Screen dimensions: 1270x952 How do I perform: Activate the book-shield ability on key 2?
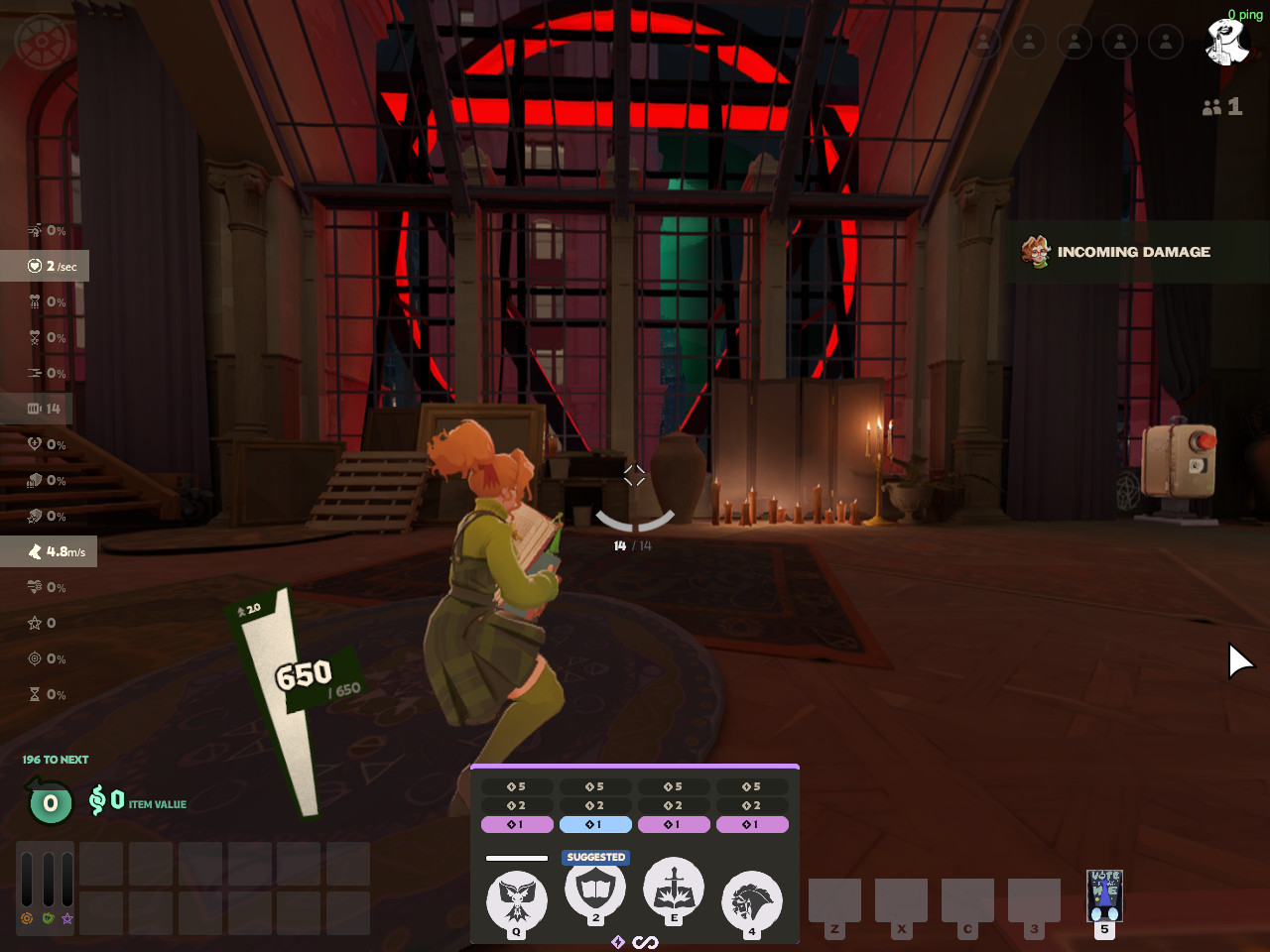pos(595,890)
